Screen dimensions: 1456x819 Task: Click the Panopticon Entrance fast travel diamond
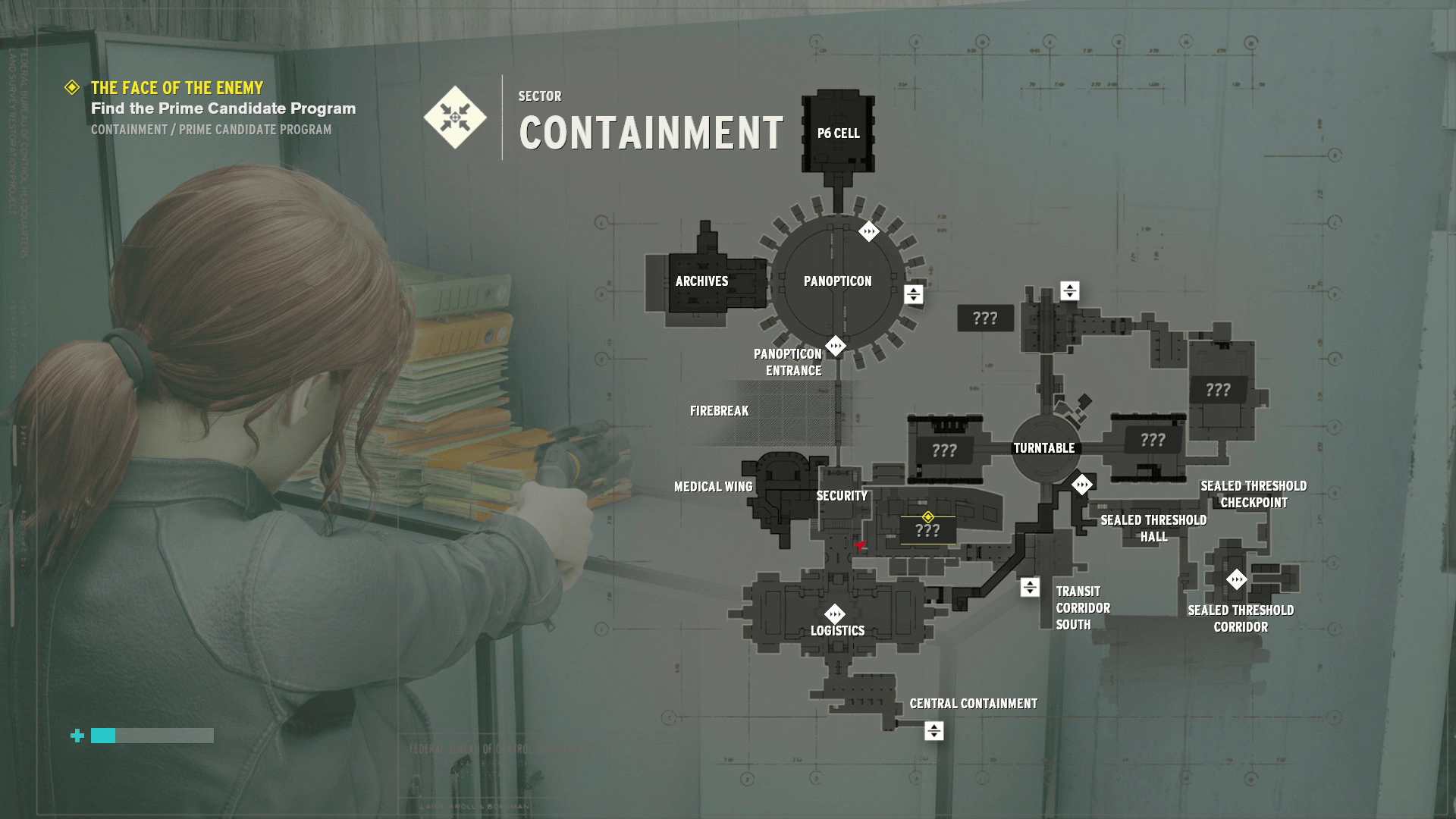click(835, 345)
